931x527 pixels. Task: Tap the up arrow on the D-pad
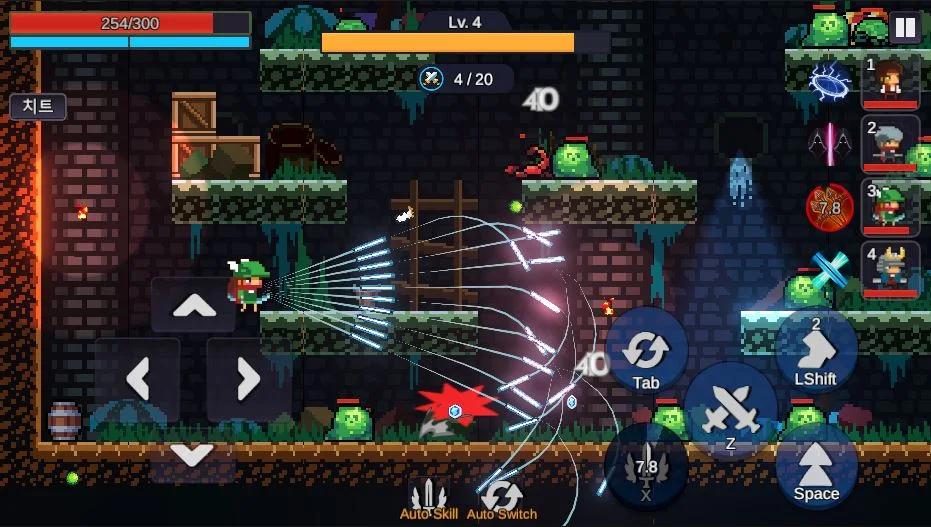click(x=194, y=307)
